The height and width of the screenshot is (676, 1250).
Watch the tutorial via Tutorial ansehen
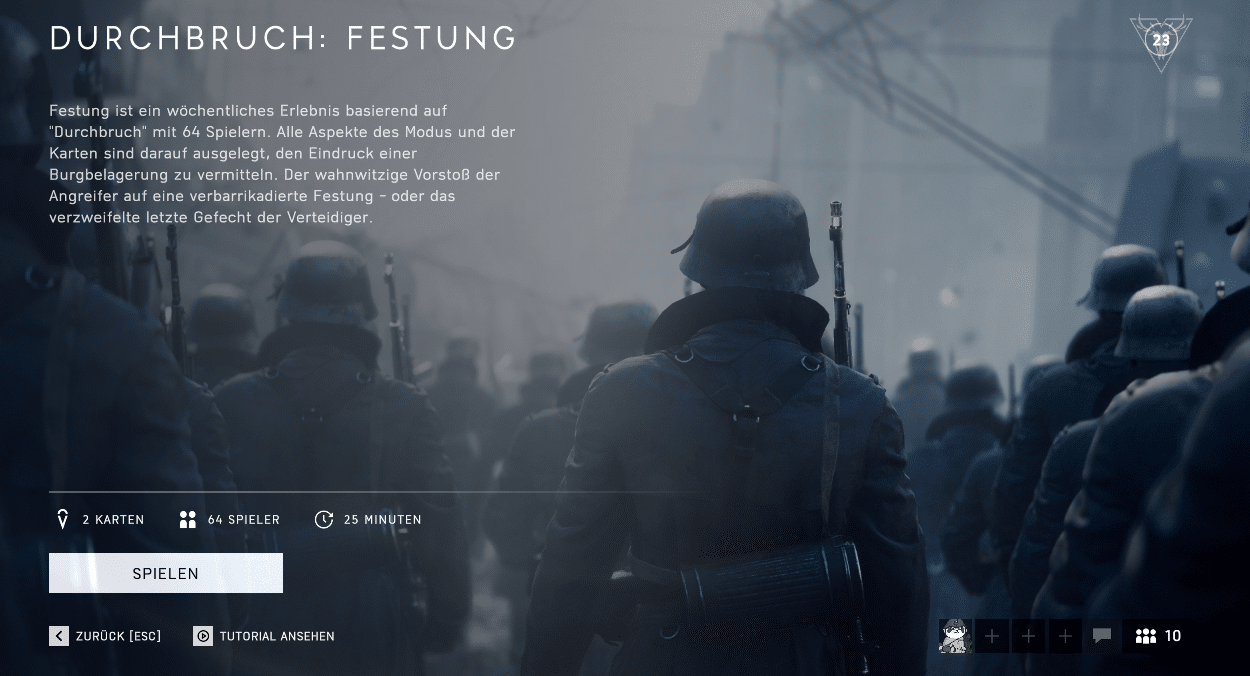coord(264,636)
